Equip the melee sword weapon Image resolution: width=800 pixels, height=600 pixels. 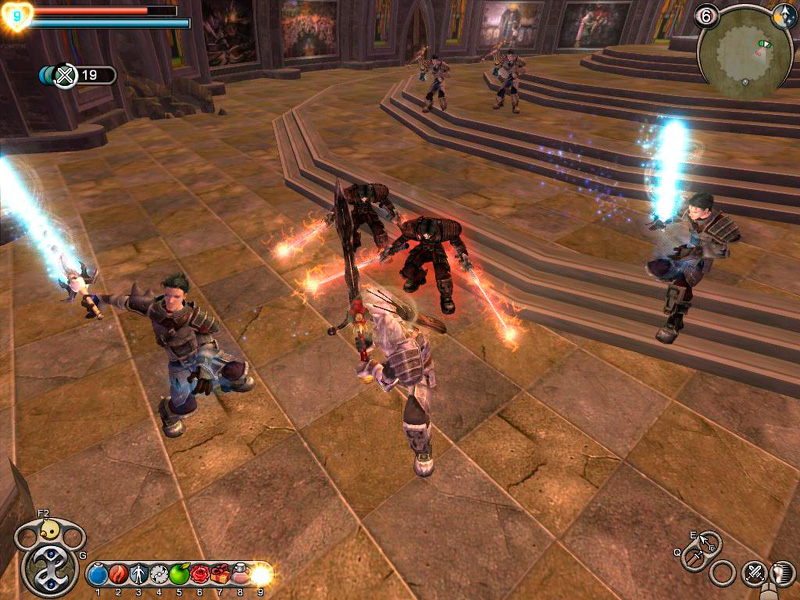coord(692,560)
